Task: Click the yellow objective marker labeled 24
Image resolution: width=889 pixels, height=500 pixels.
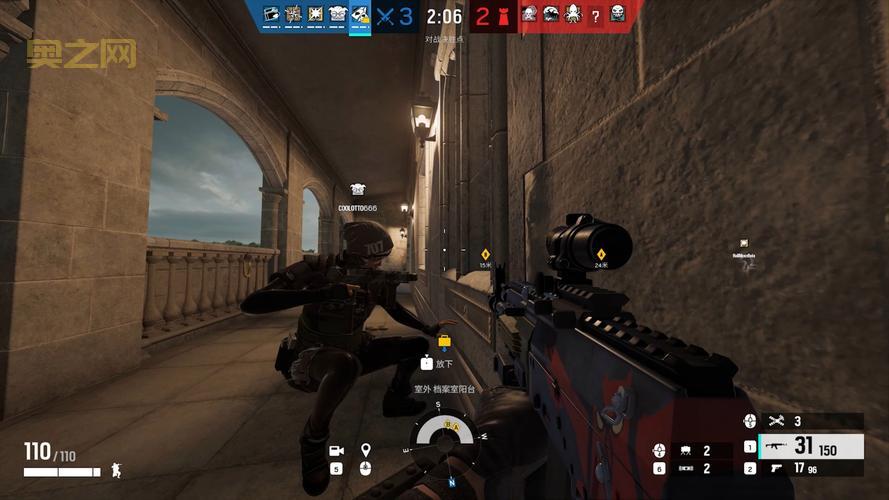Action: pyautogui.click(x=601, y=254)
